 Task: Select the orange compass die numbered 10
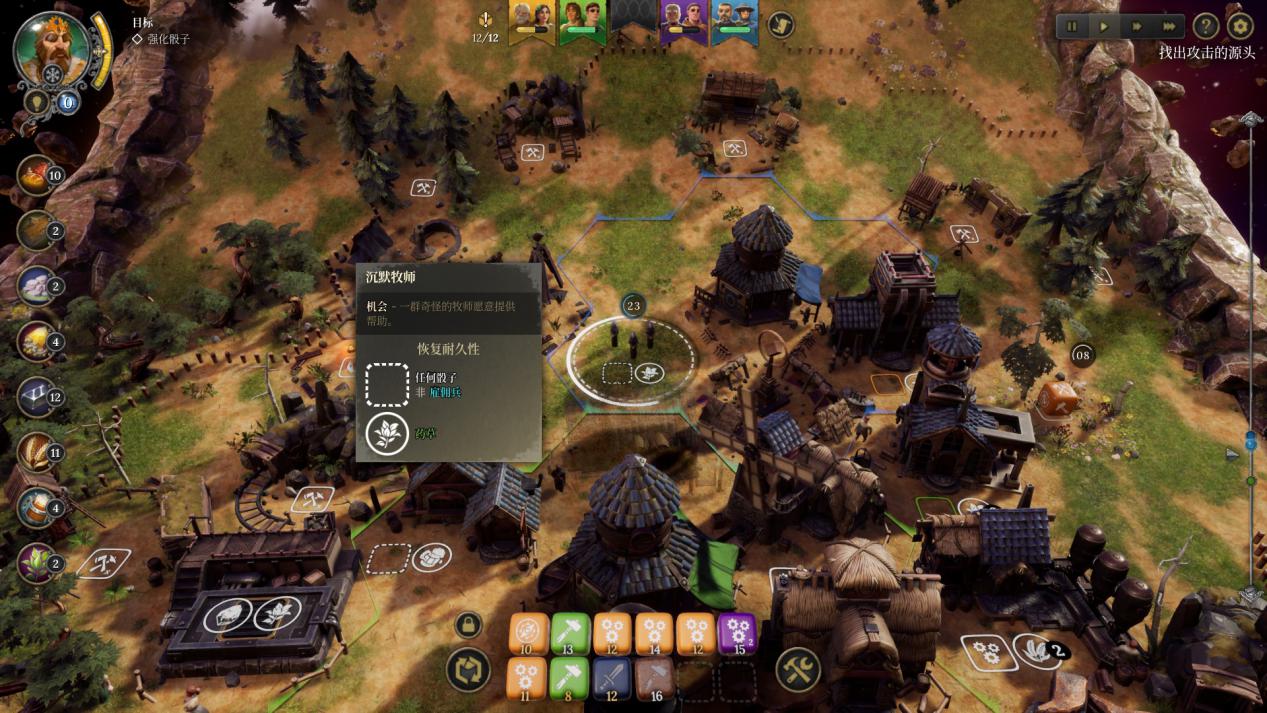coord(528,634)
